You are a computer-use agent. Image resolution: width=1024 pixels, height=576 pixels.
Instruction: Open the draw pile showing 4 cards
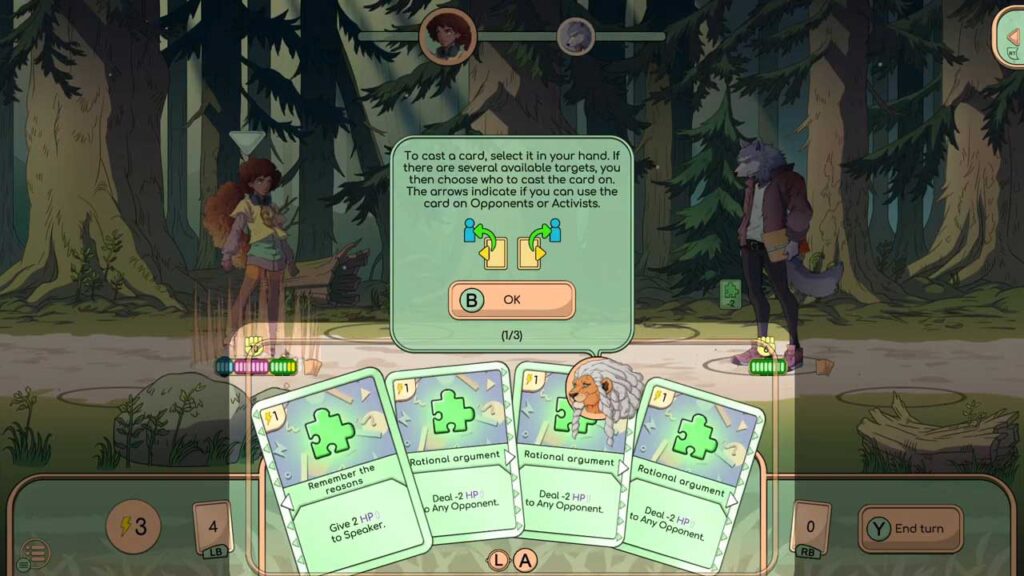212,527
